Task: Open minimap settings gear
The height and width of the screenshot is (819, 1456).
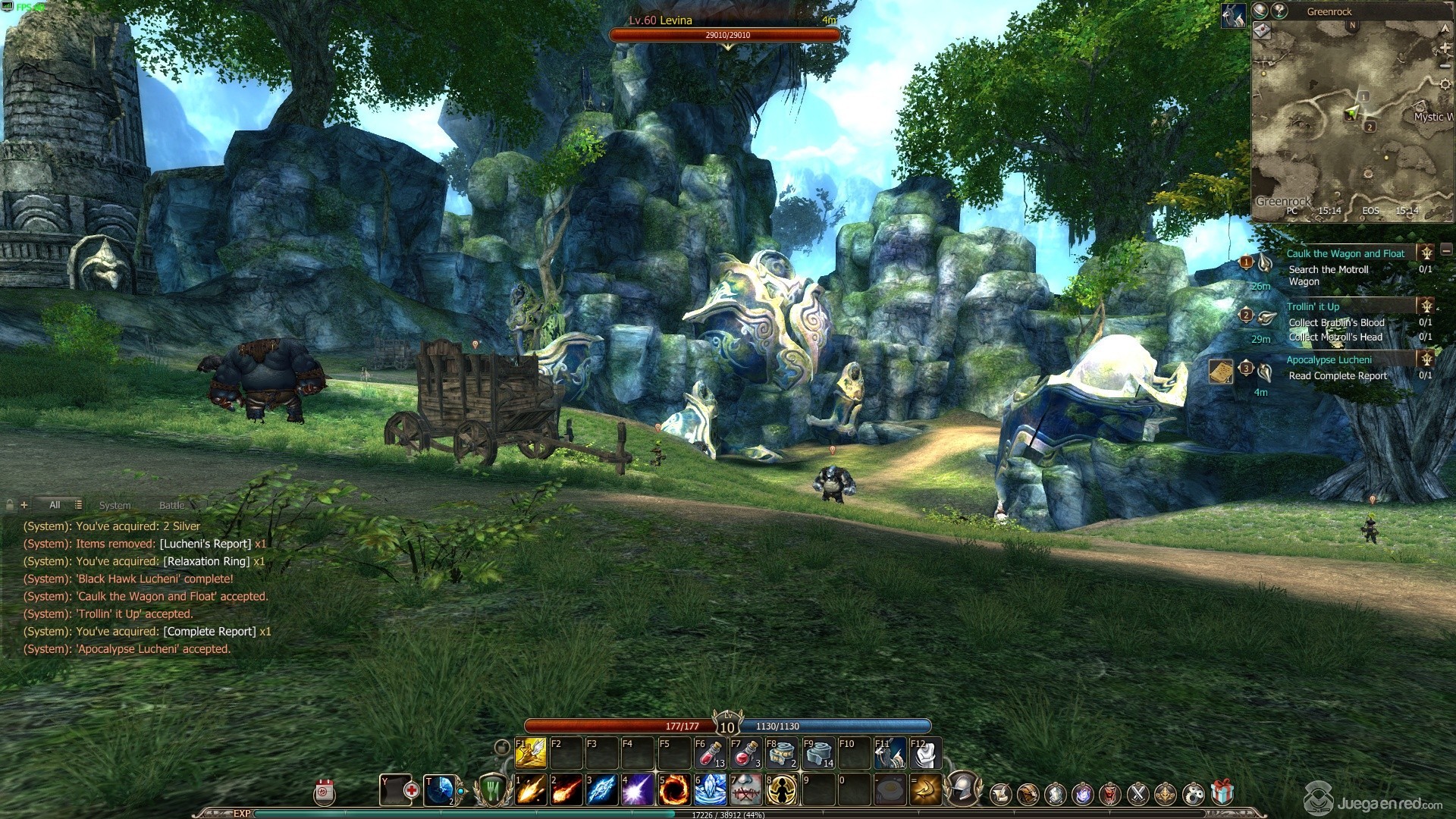Action: click(1445, 84)
